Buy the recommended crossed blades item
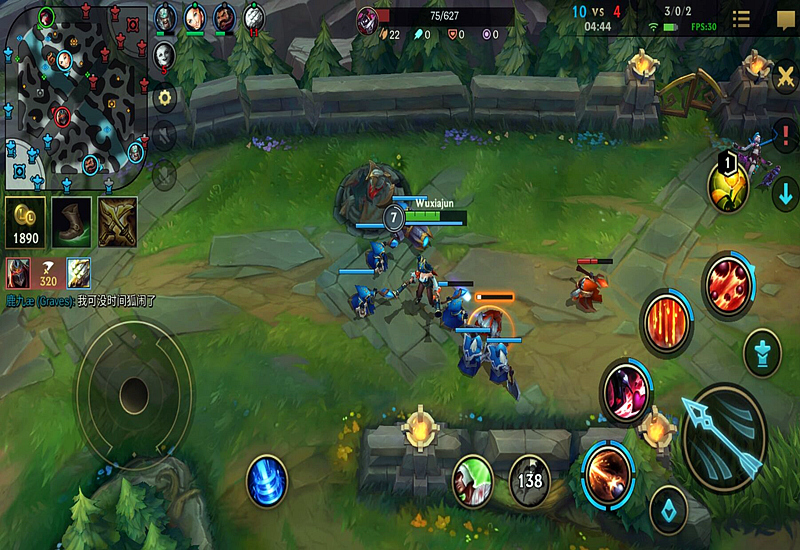 (118, 221)
